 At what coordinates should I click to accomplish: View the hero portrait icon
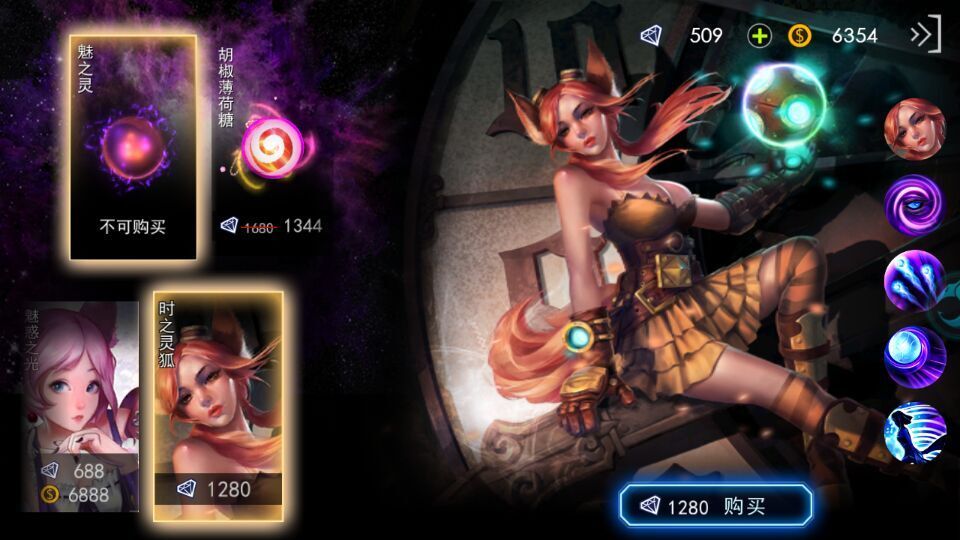(914, 131)
